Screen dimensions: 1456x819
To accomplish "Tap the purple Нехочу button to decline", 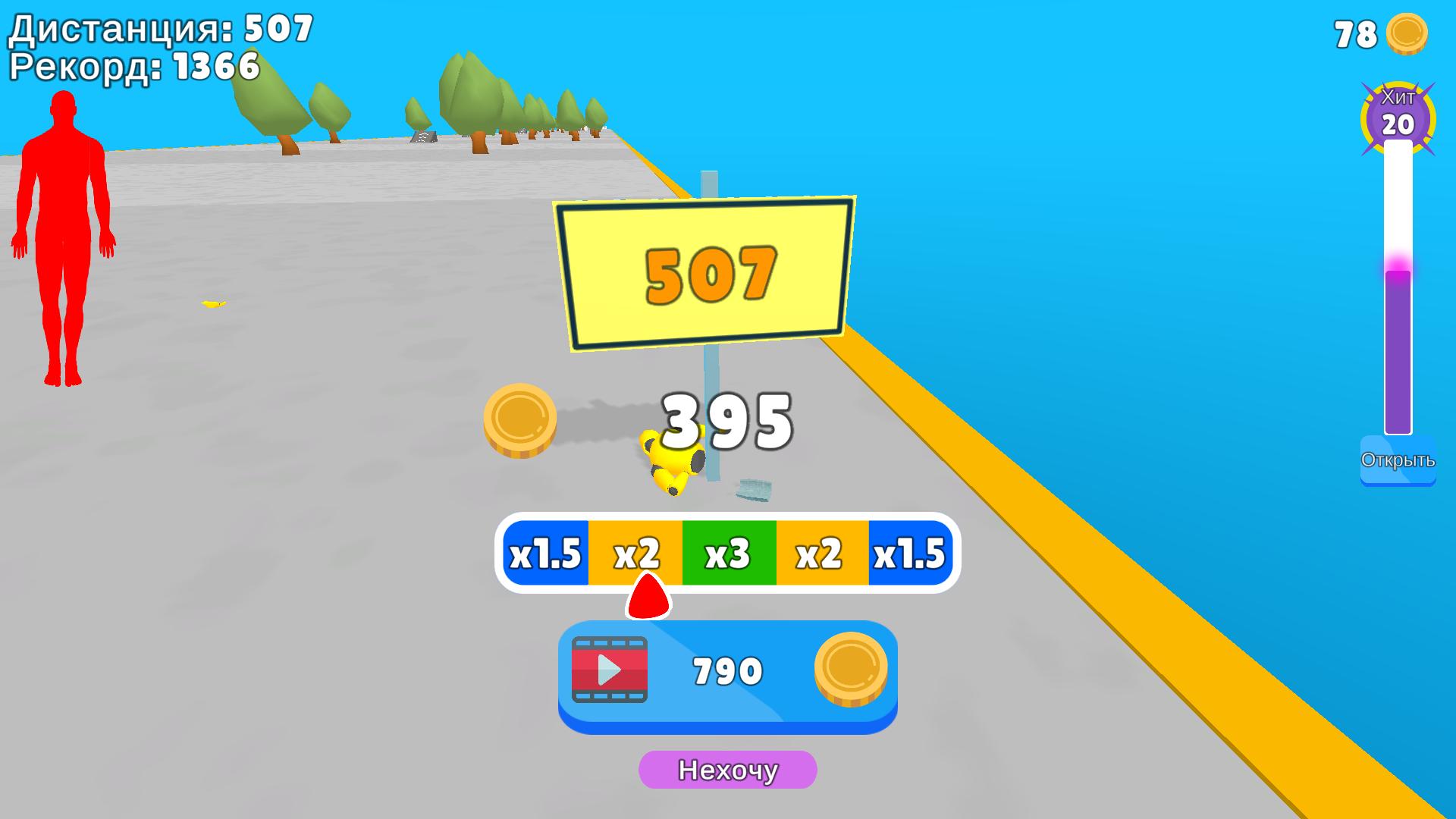I will 726,770.
